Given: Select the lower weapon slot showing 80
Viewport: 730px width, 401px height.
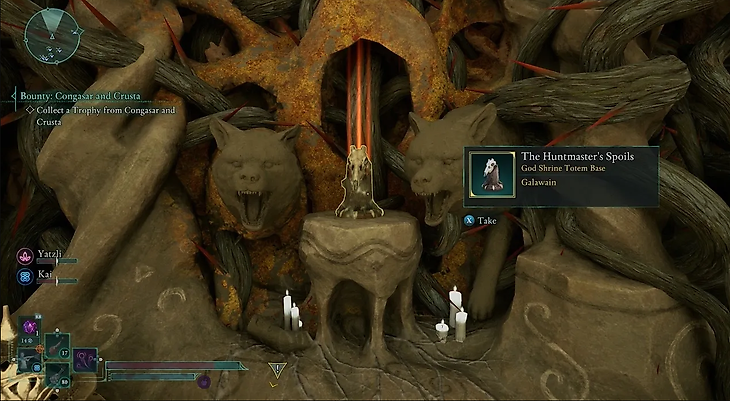Looking at the screenshot, I should click(x=55, y=371).
